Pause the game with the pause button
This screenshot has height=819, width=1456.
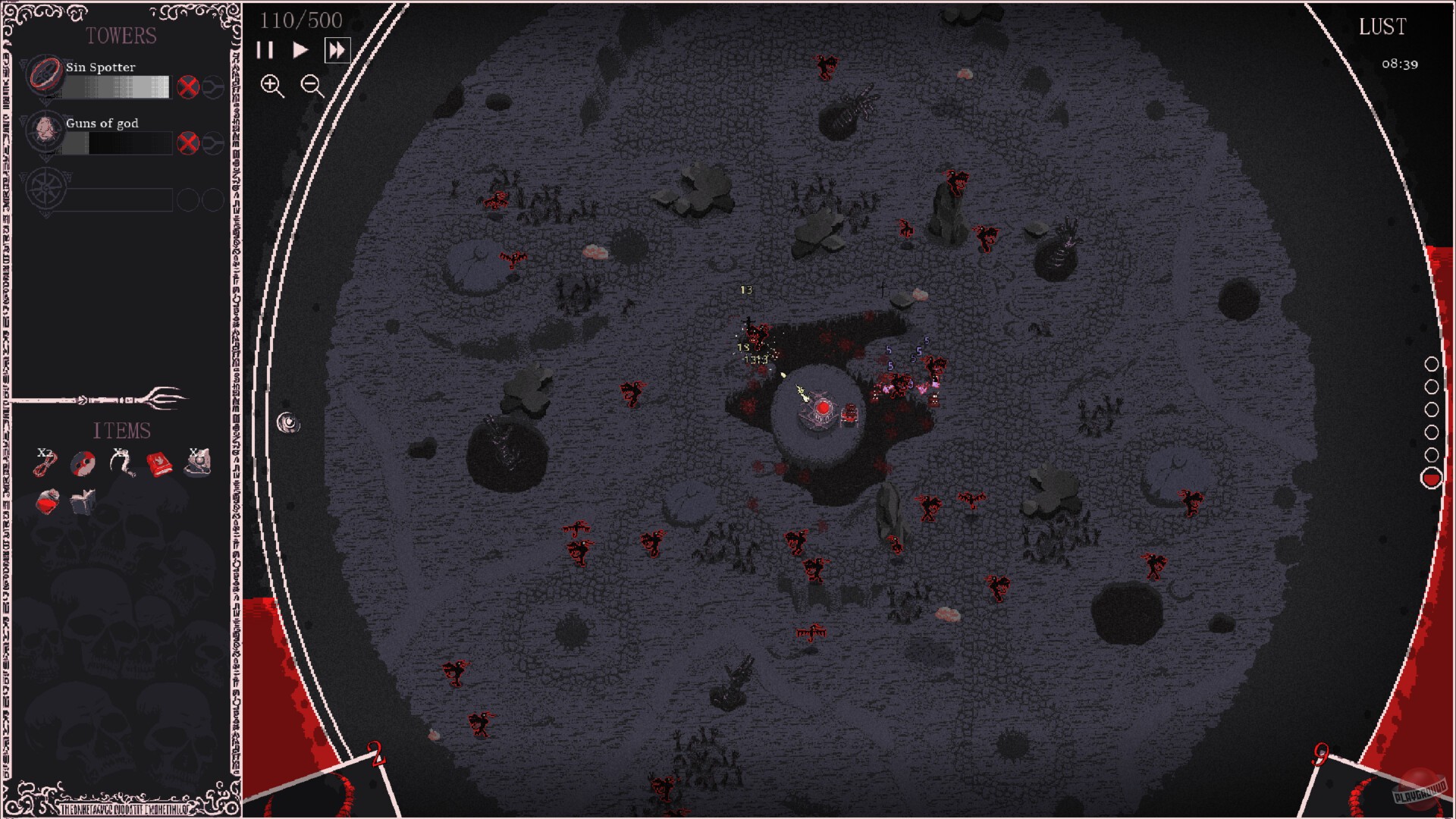point(266,51)
